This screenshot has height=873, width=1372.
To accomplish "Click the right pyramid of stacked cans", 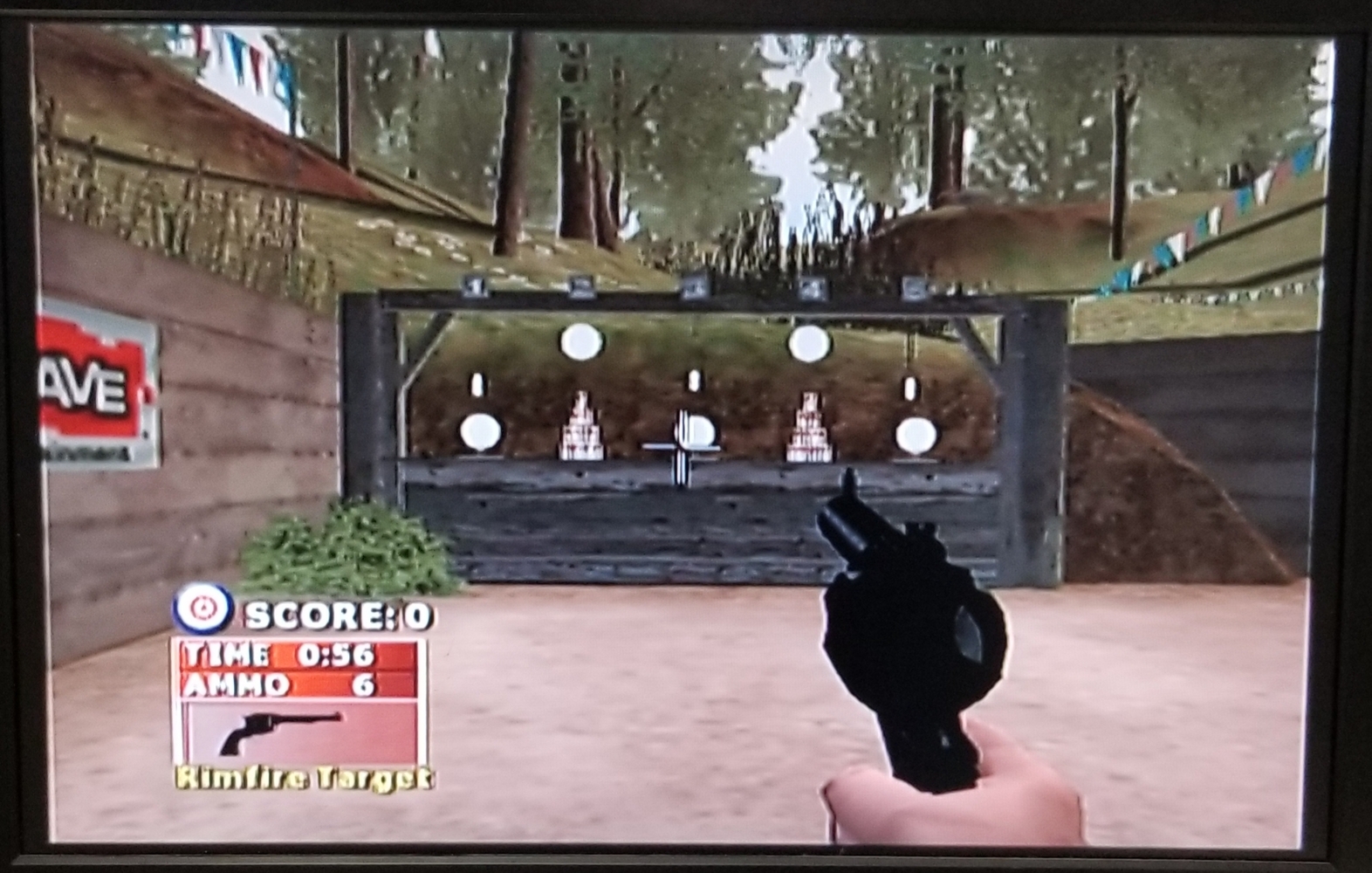I will [808, 428].
